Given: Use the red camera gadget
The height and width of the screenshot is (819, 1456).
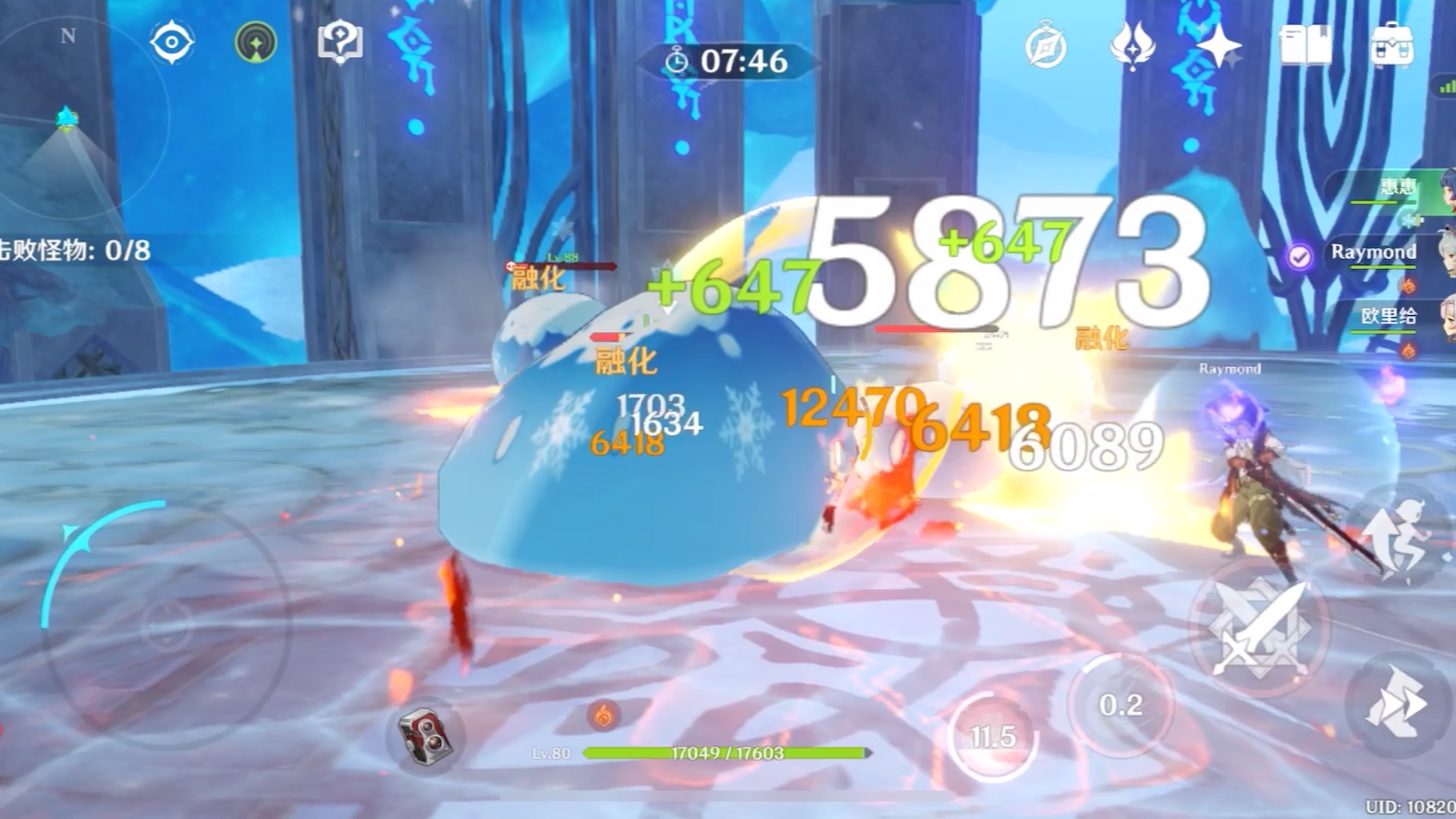Looking at the screenshot, I should click(x=424, y=735).
